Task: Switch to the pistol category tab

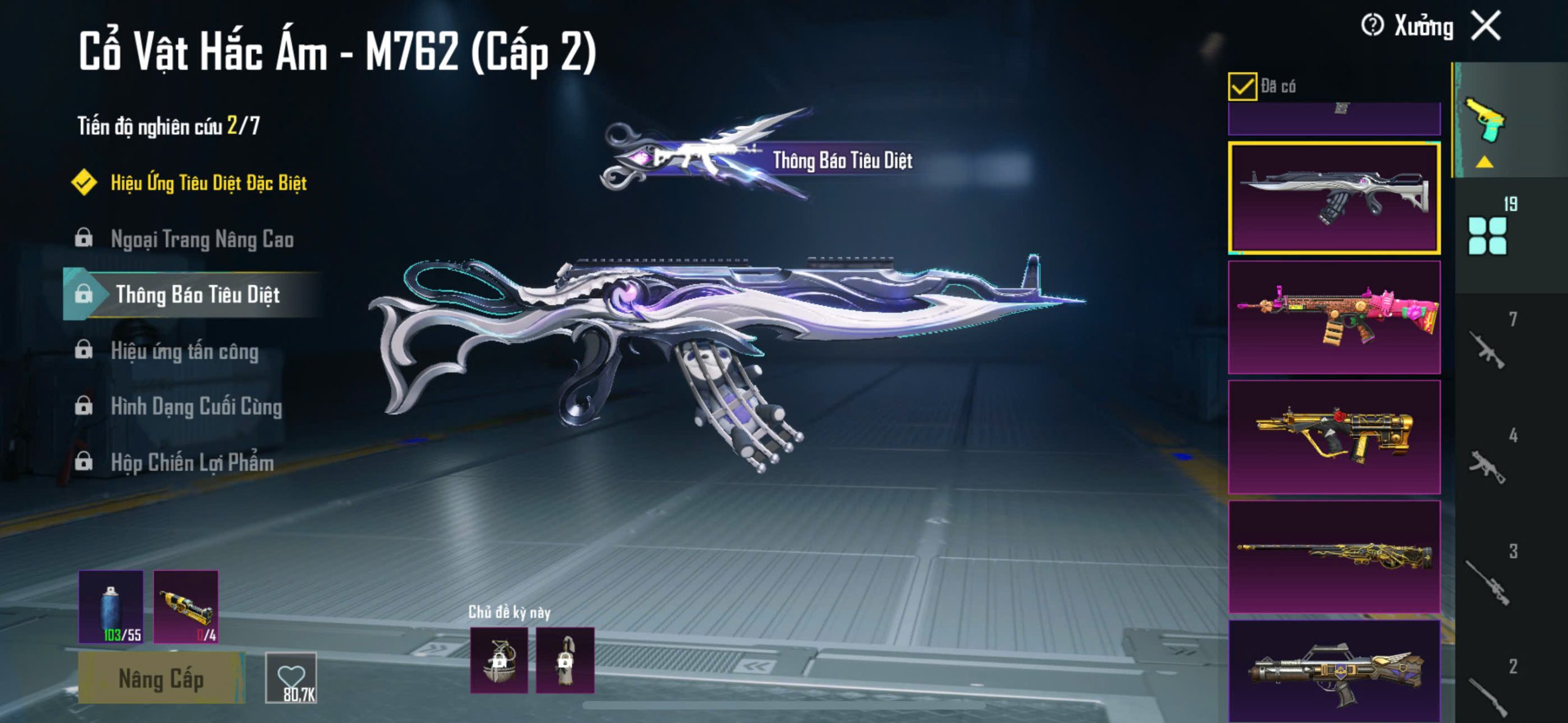Action: click(x=1485, y=119)
